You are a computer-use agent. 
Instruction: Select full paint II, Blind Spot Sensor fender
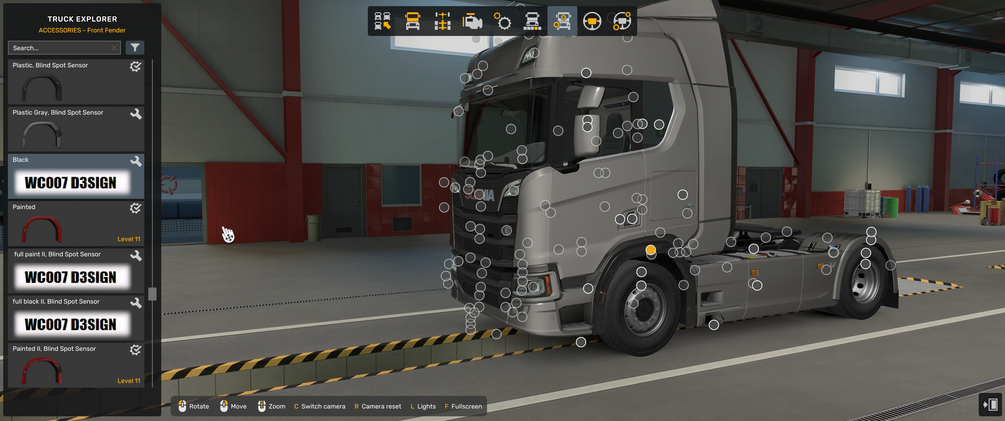coord(75,271)
